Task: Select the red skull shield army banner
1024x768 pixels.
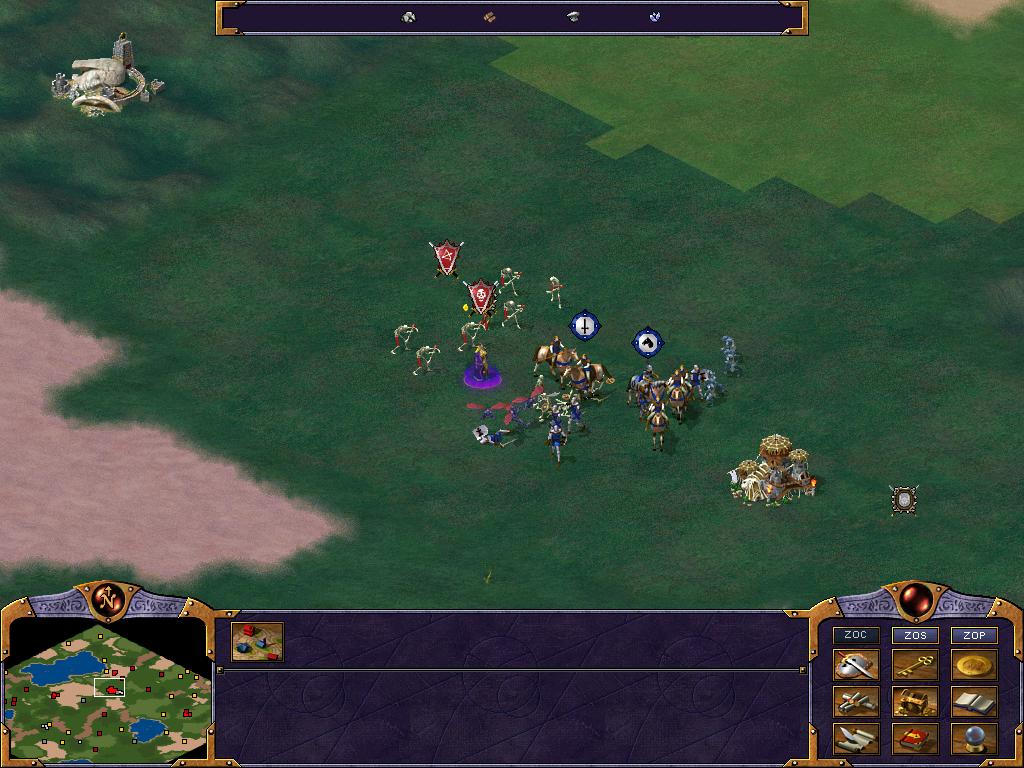Action: 482,296
